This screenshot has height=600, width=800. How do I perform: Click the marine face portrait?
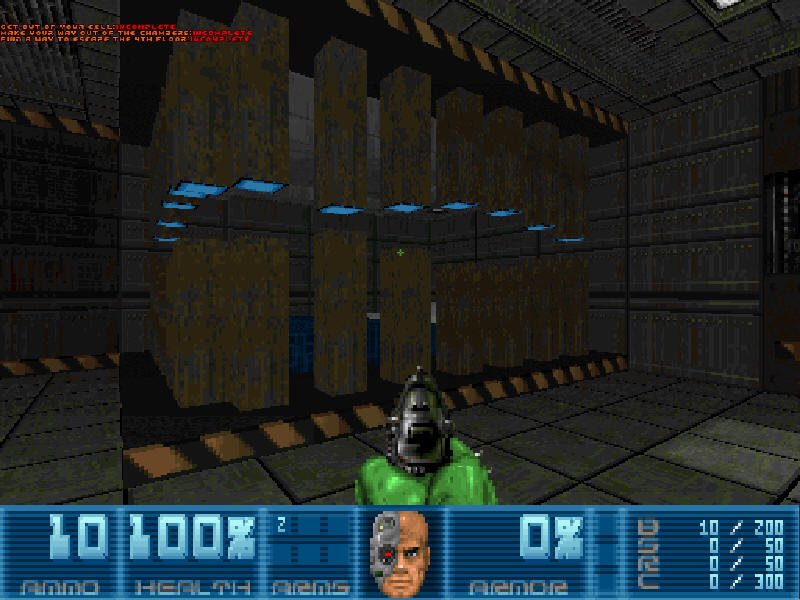click(400, 551)
